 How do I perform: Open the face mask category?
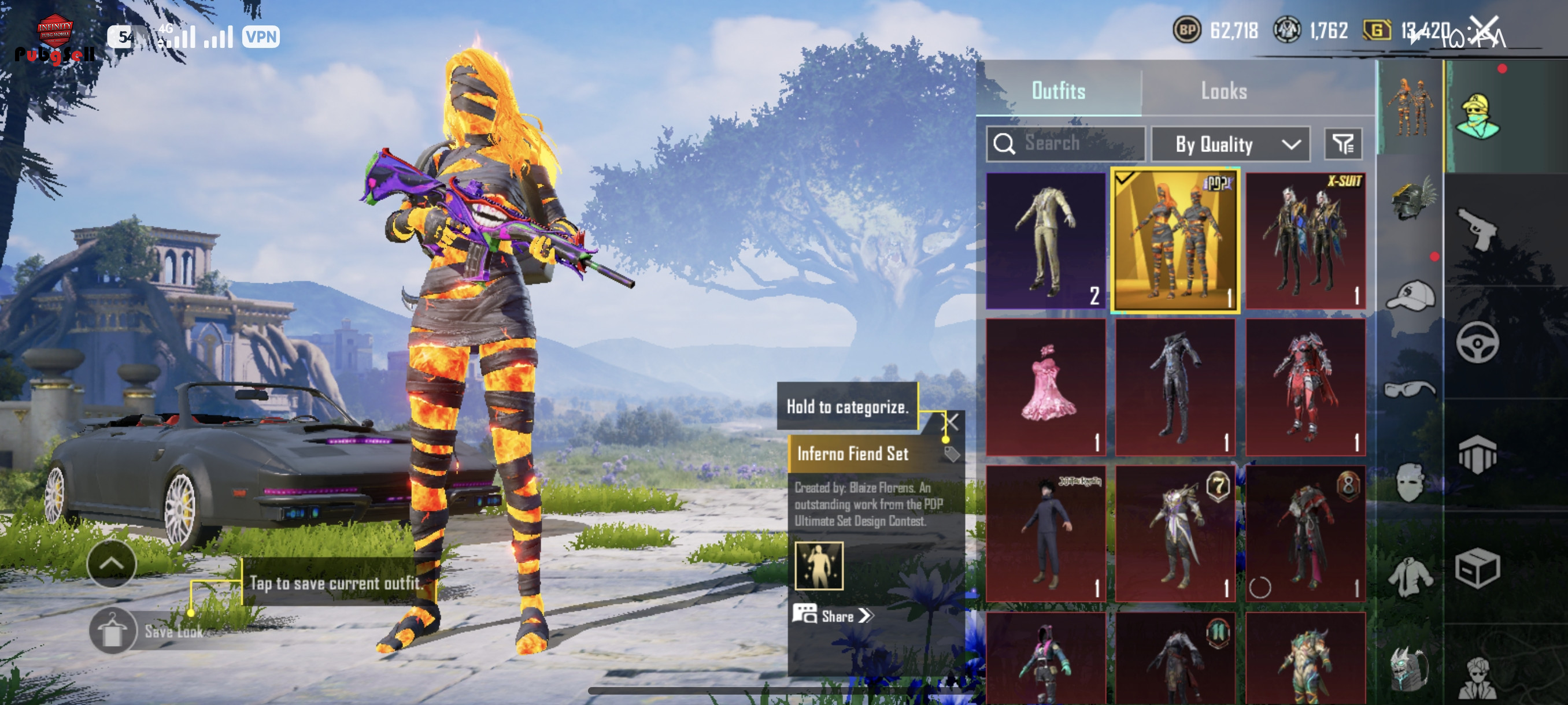[1410, 482]
